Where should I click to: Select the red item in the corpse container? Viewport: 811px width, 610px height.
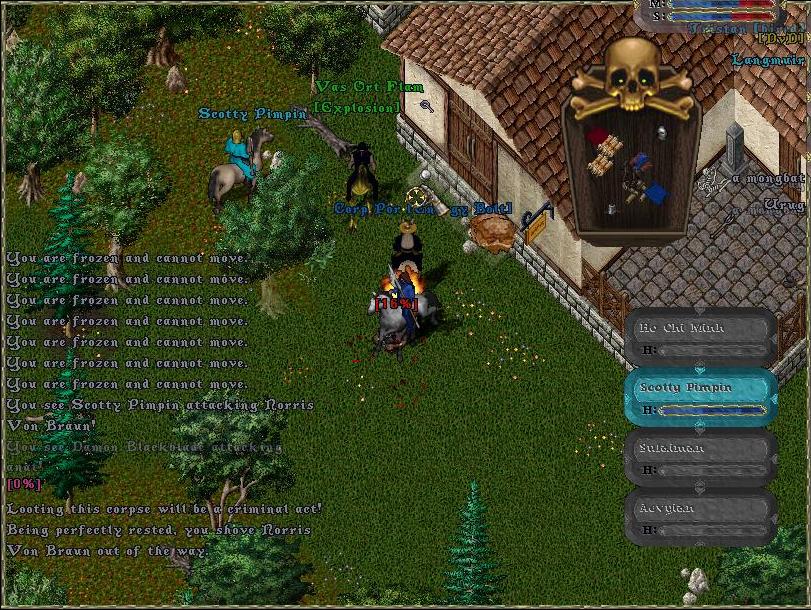(597, 136)
